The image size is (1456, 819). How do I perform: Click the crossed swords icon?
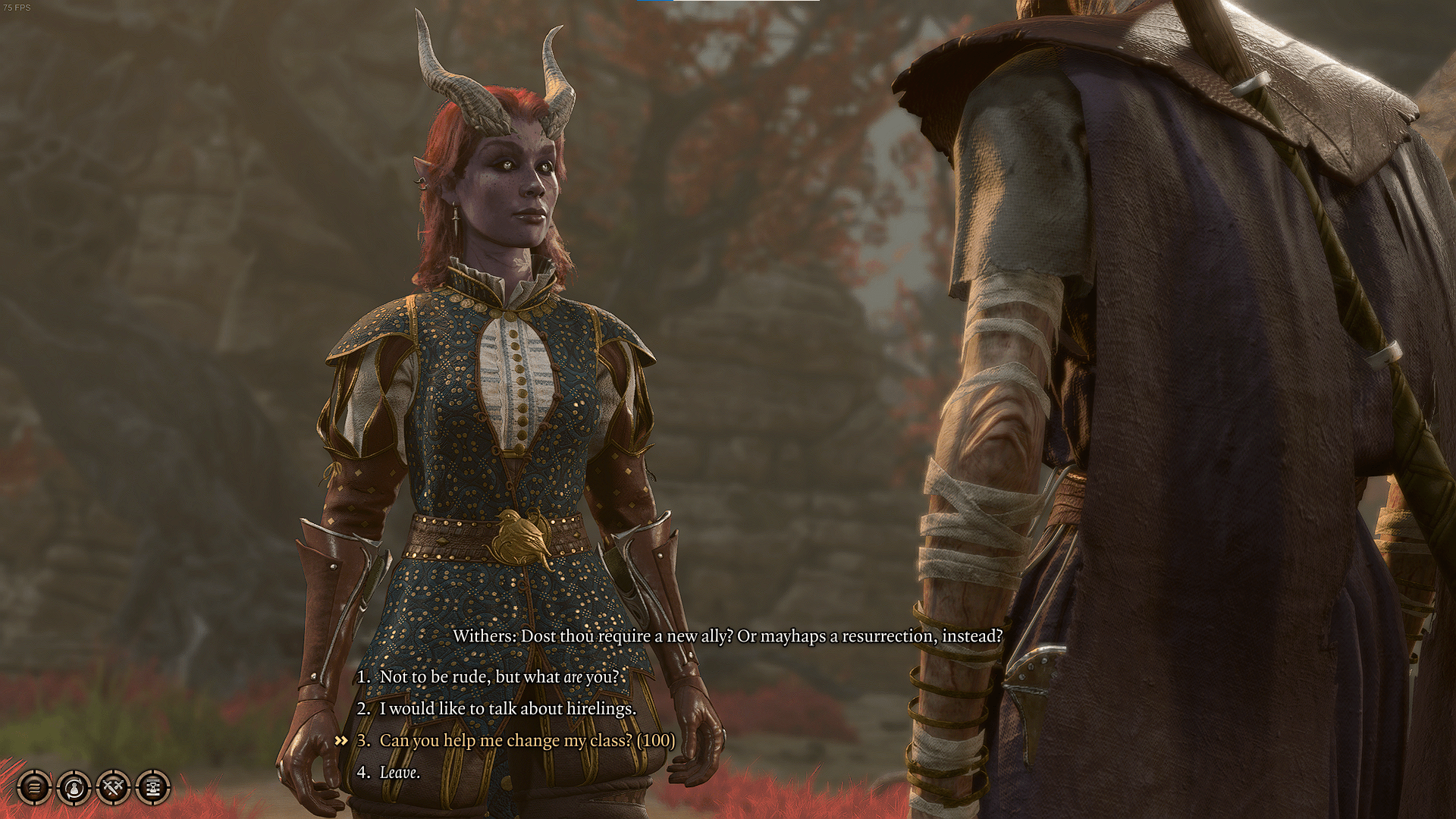[114, 788]
